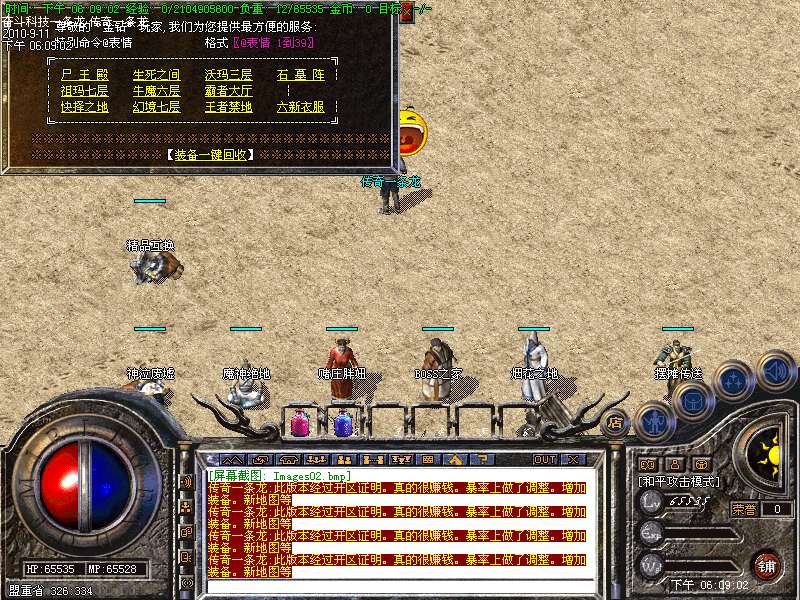
Task: Open the 六新衣服 option
Action: click(300, 107)
